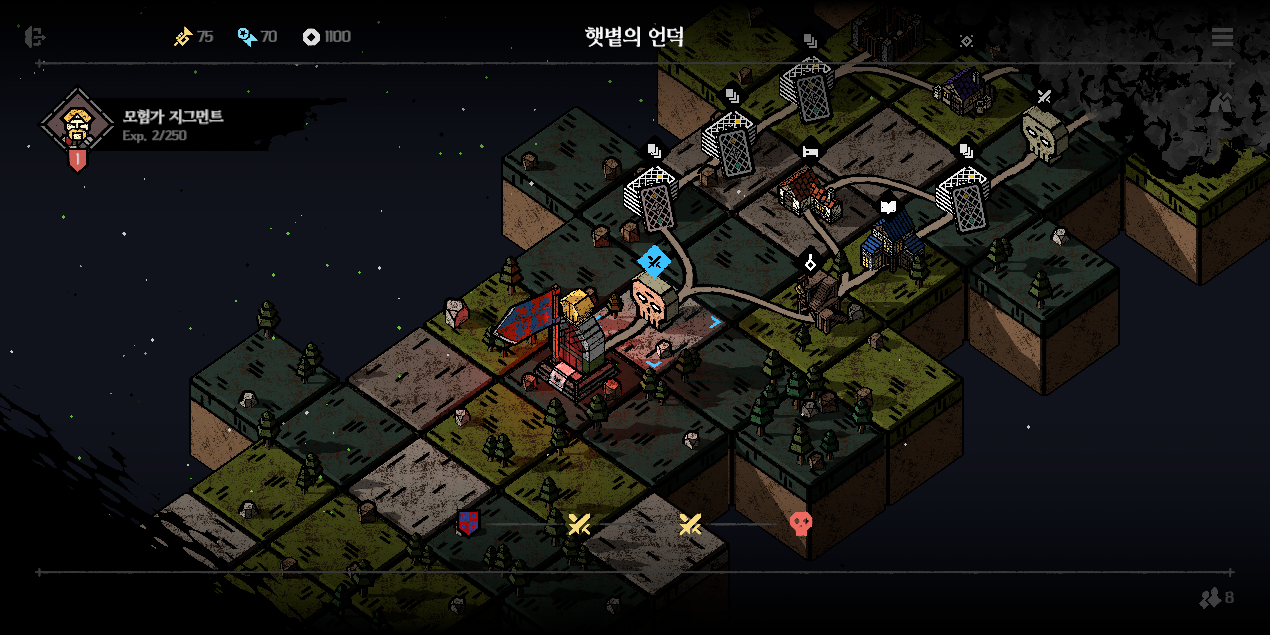Select the blue-roofed house with book icon
The image size is (1270, 635).
(890, 240)
